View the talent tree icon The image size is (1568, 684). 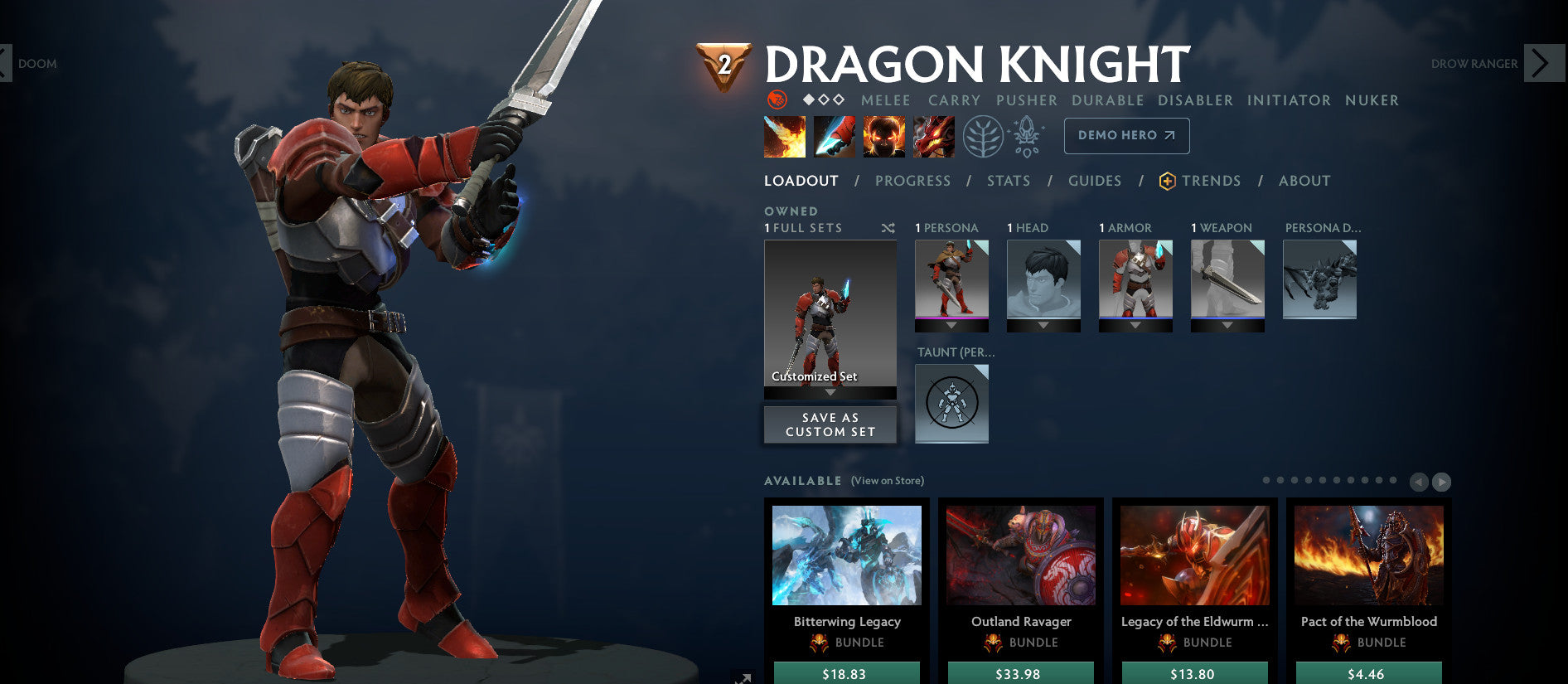point(981,135)
